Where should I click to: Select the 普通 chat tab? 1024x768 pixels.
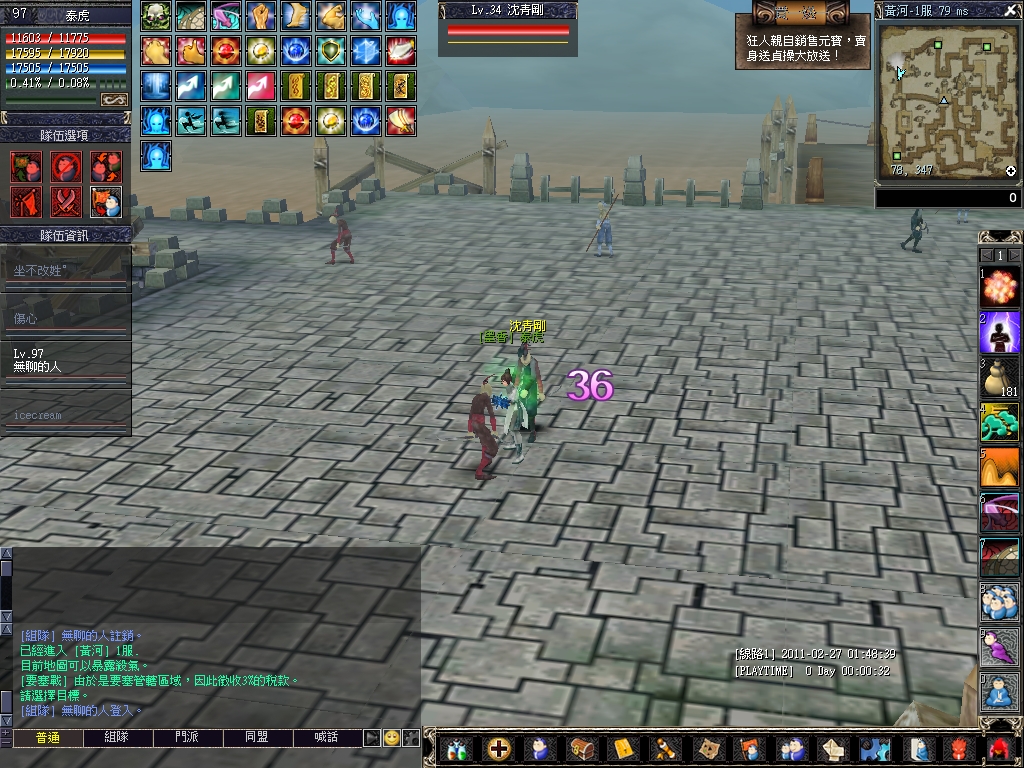coord(48,737)
